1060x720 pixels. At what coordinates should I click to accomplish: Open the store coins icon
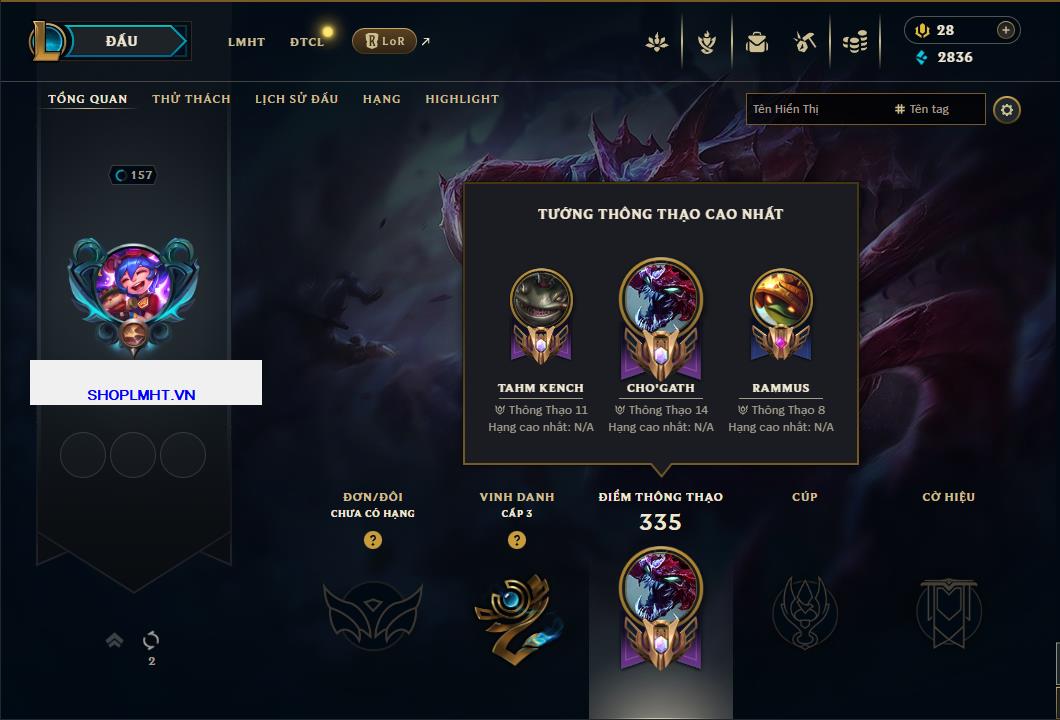click(x=854, y=42)
